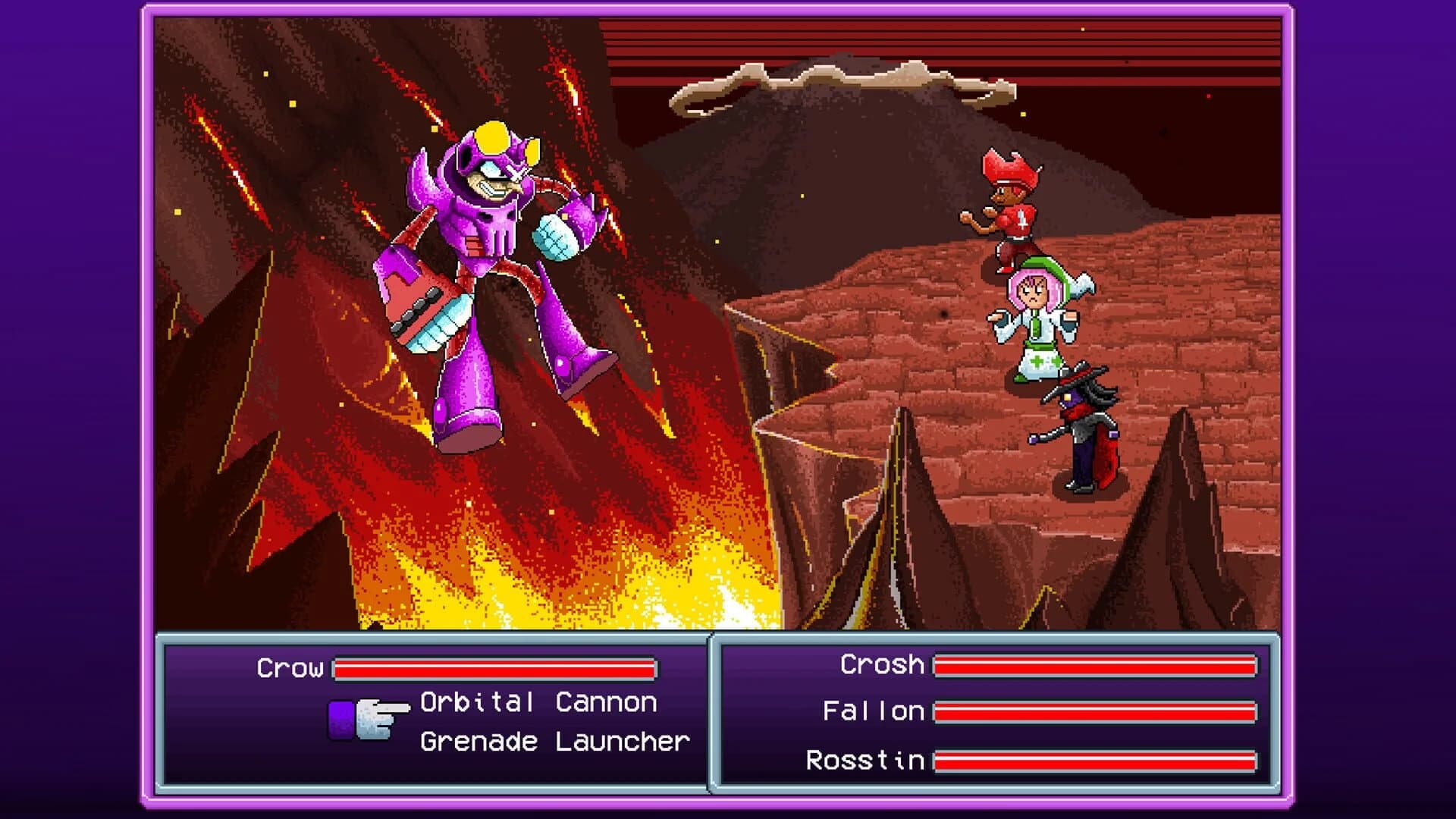The width and height of the screenshot is (1456, 819).
Task: Click the Crow name label
Action: (x=292, y=667)
